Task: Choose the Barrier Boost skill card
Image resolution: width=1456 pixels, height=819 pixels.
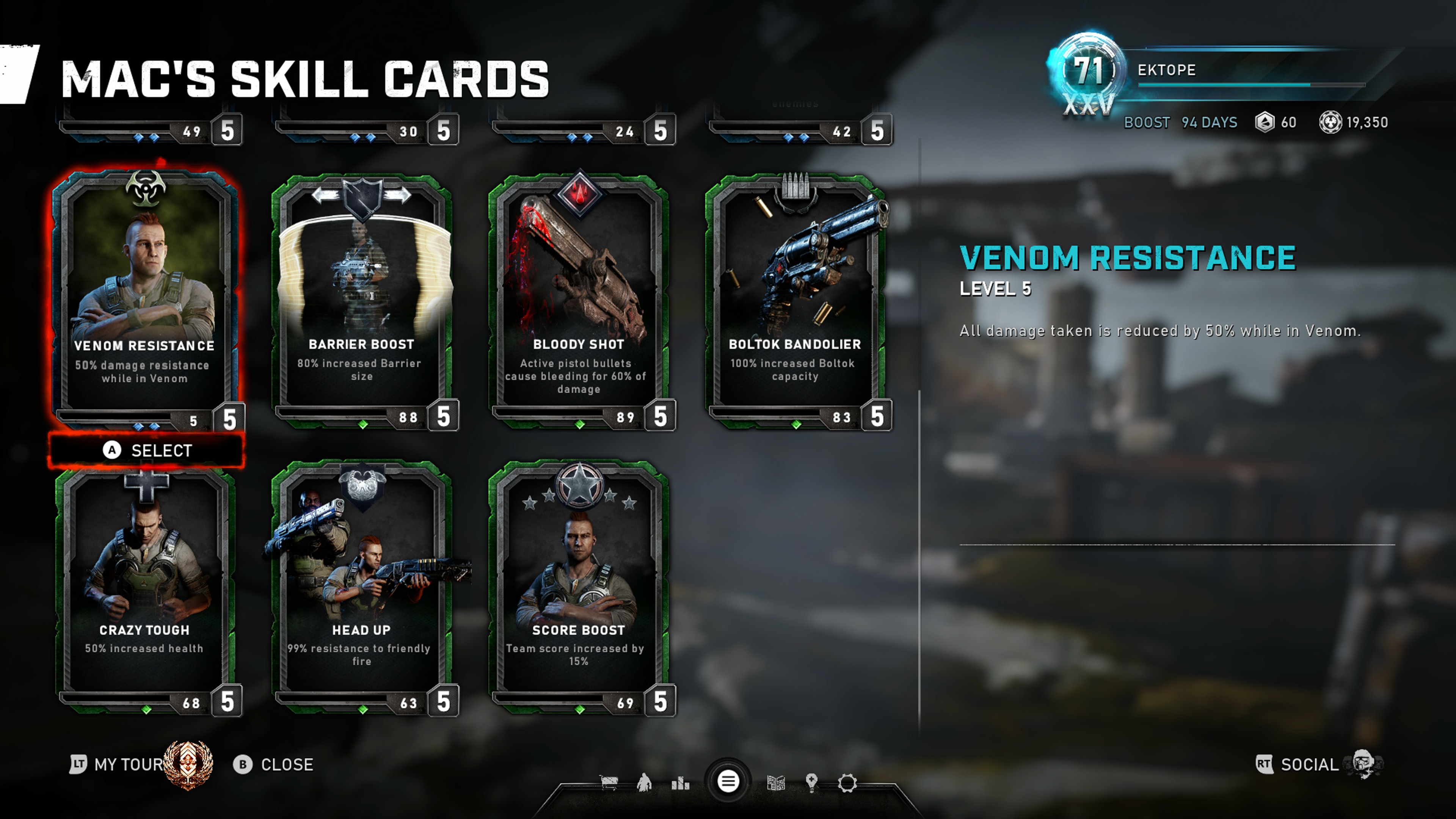Action: tap(362, 294)
